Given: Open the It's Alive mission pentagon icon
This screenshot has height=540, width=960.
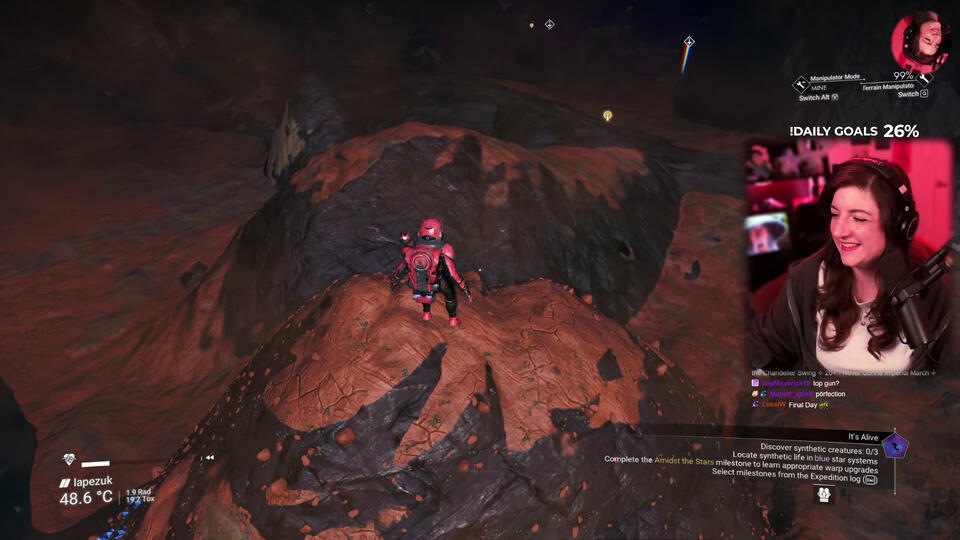Looking at the screenshot, I should (x=895, y=445).
